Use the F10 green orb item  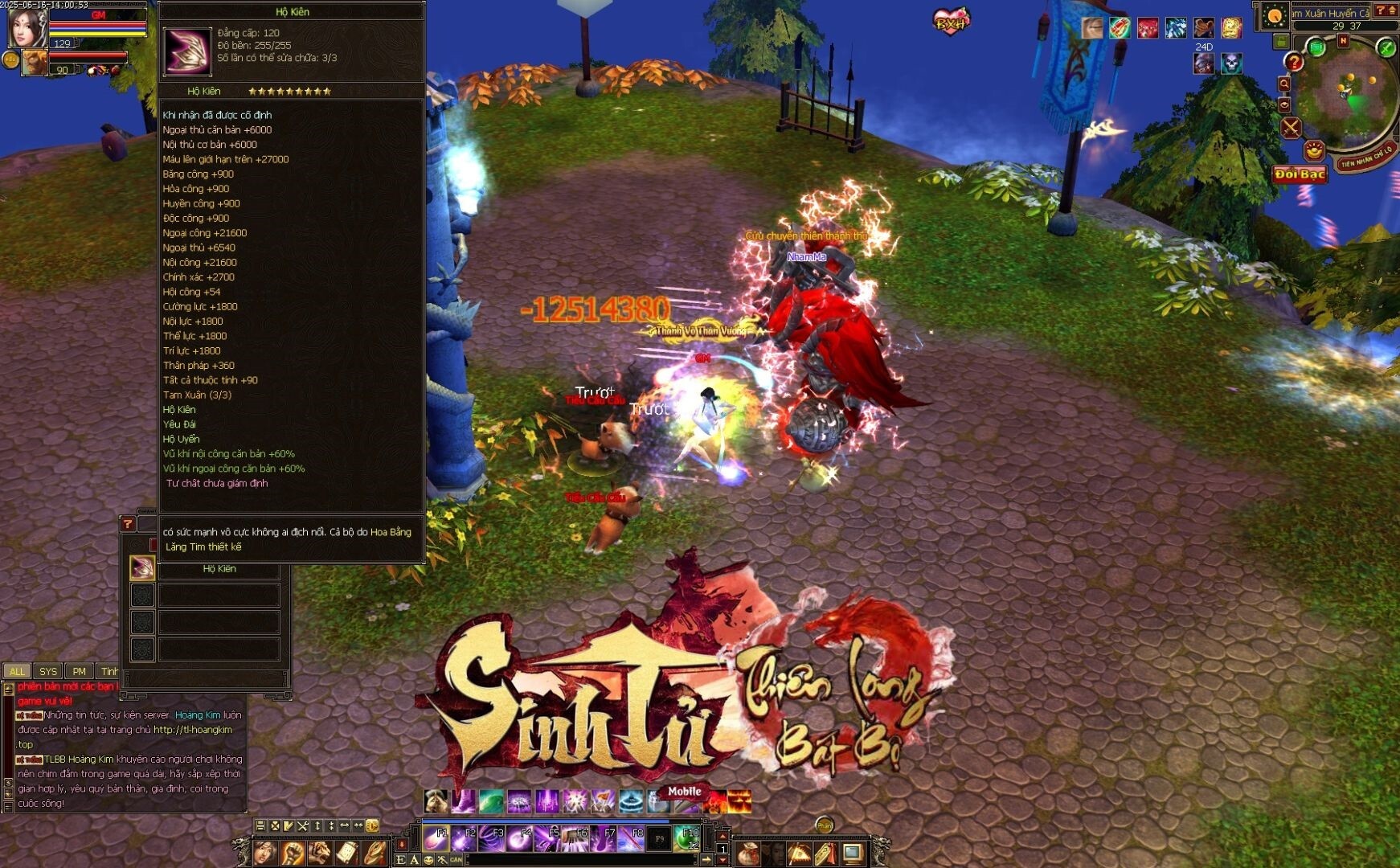point(686,838)
